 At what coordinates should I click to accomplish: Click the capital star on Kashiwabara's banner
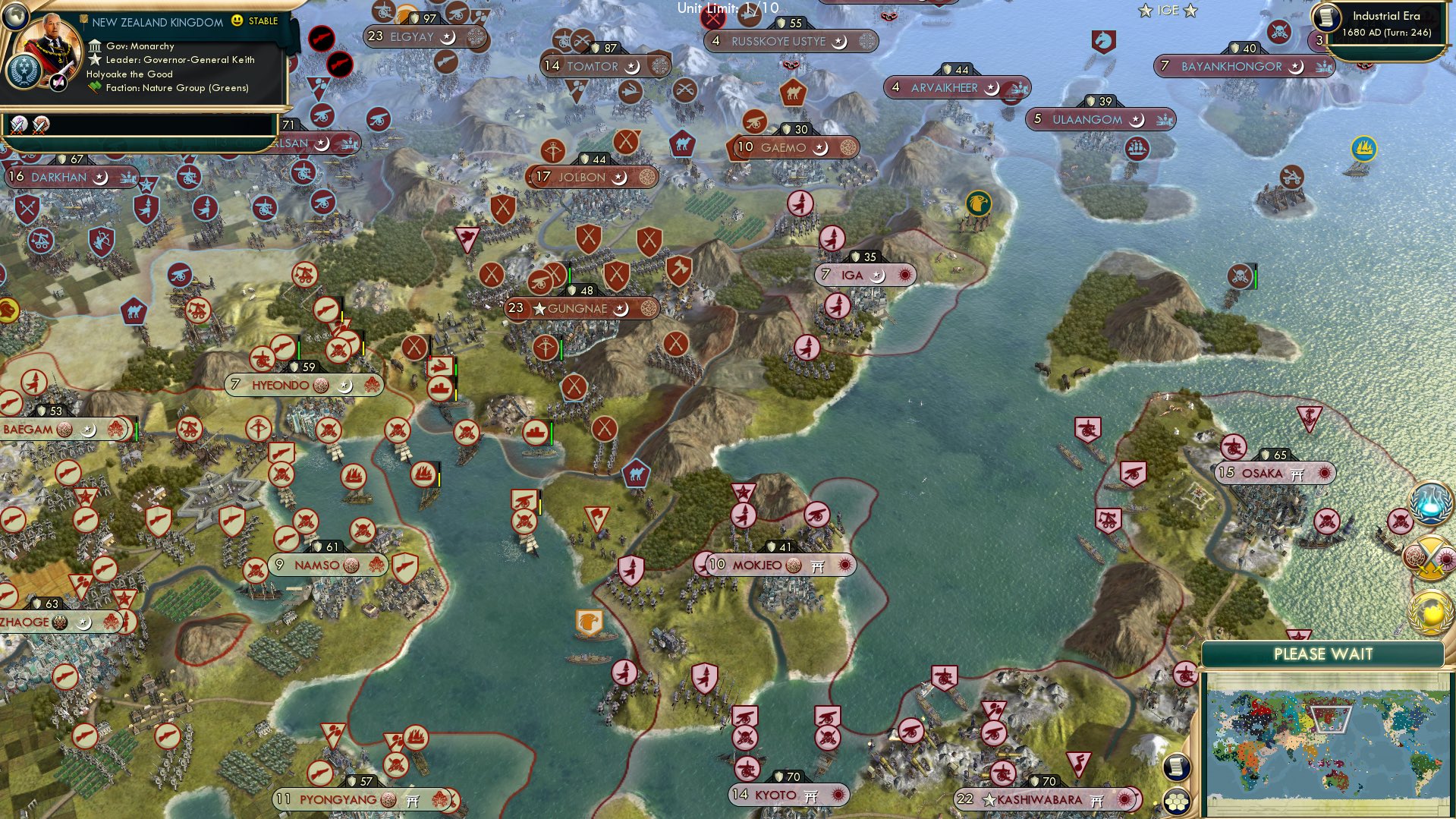tap(989, 799)
